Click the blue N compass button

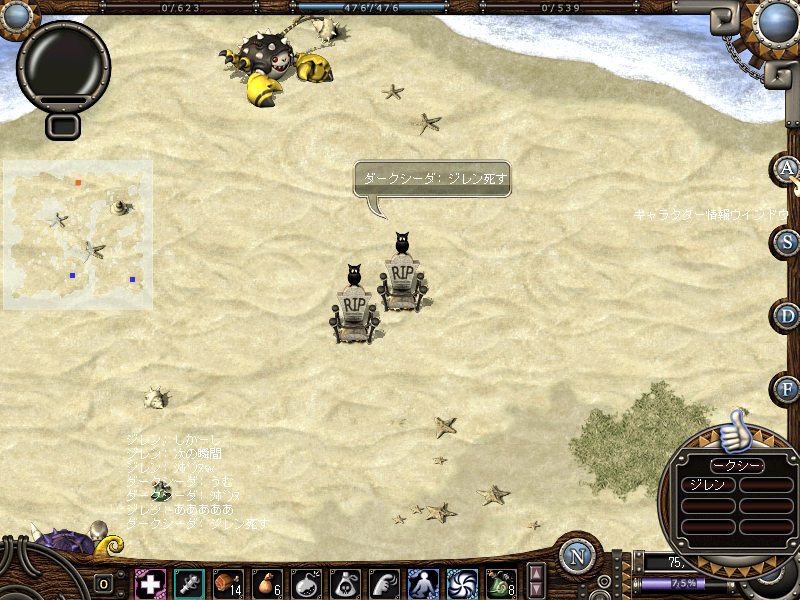577,556
